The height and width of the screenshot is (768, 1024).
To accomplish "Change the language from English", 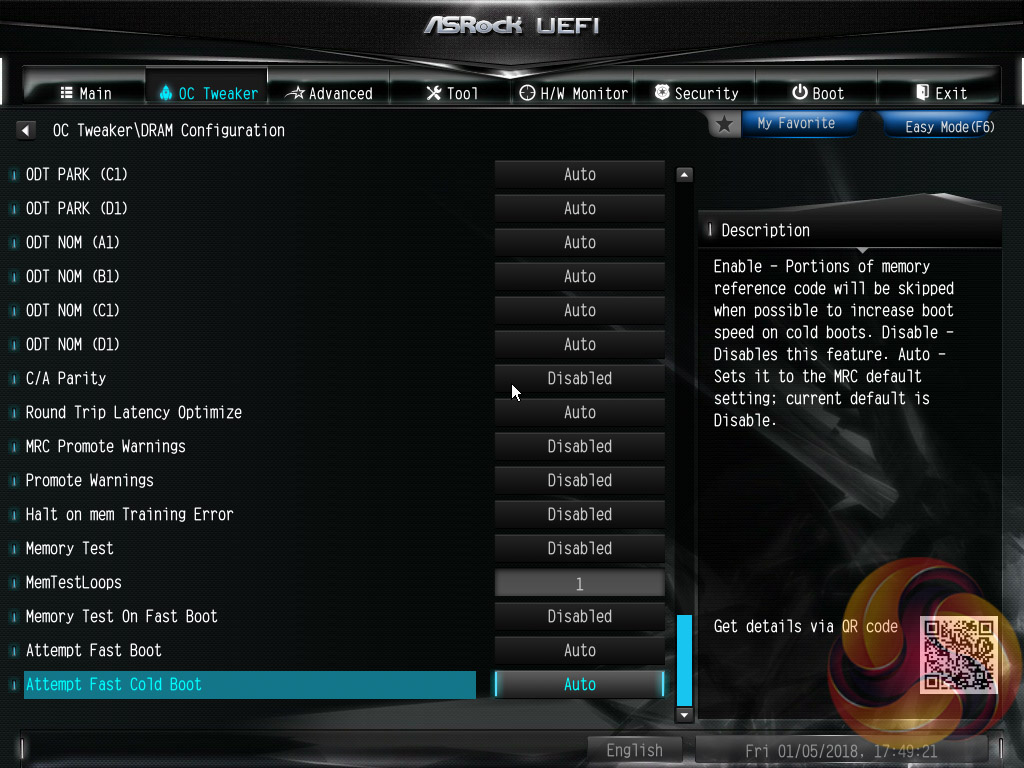I will 634,750.
